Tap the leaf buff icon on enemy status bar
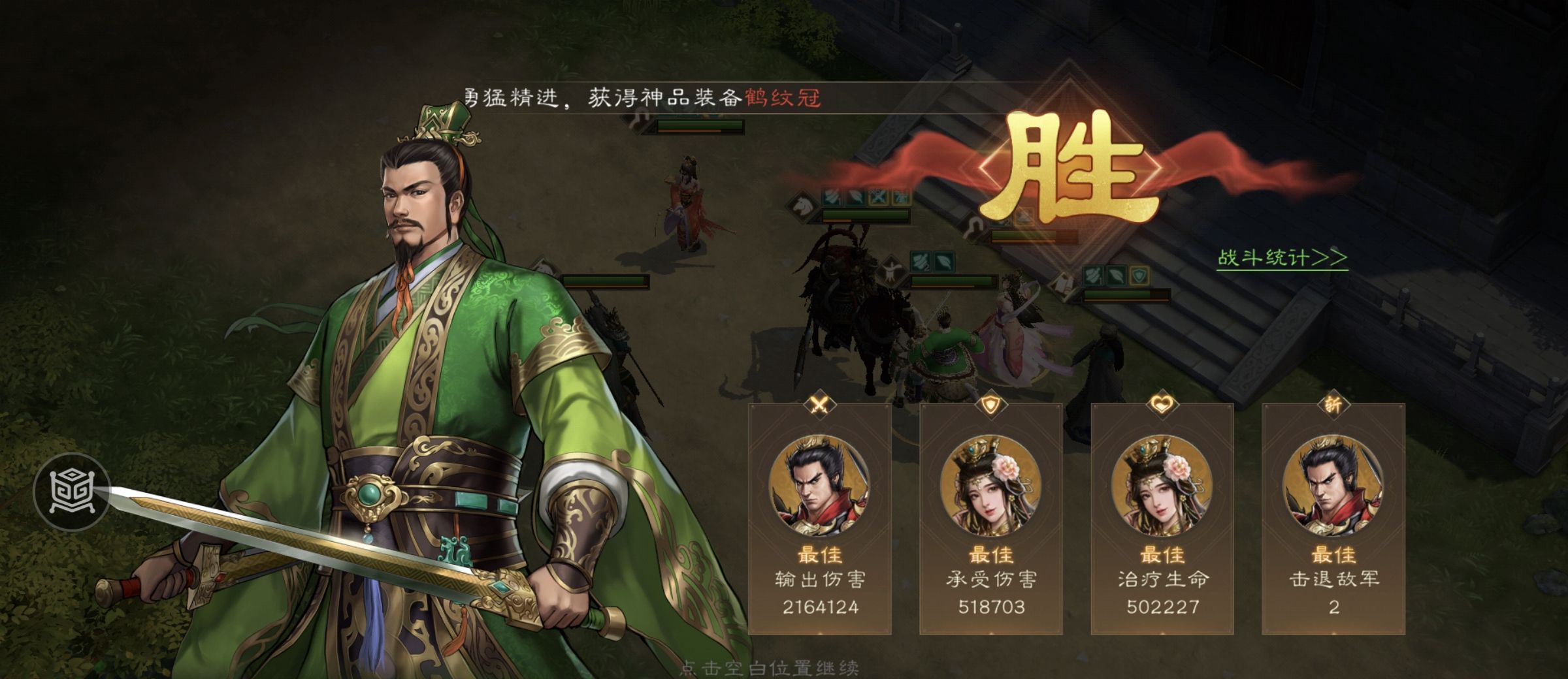Viewport: 1568px width, 679px height. click(x=857, y=196)
